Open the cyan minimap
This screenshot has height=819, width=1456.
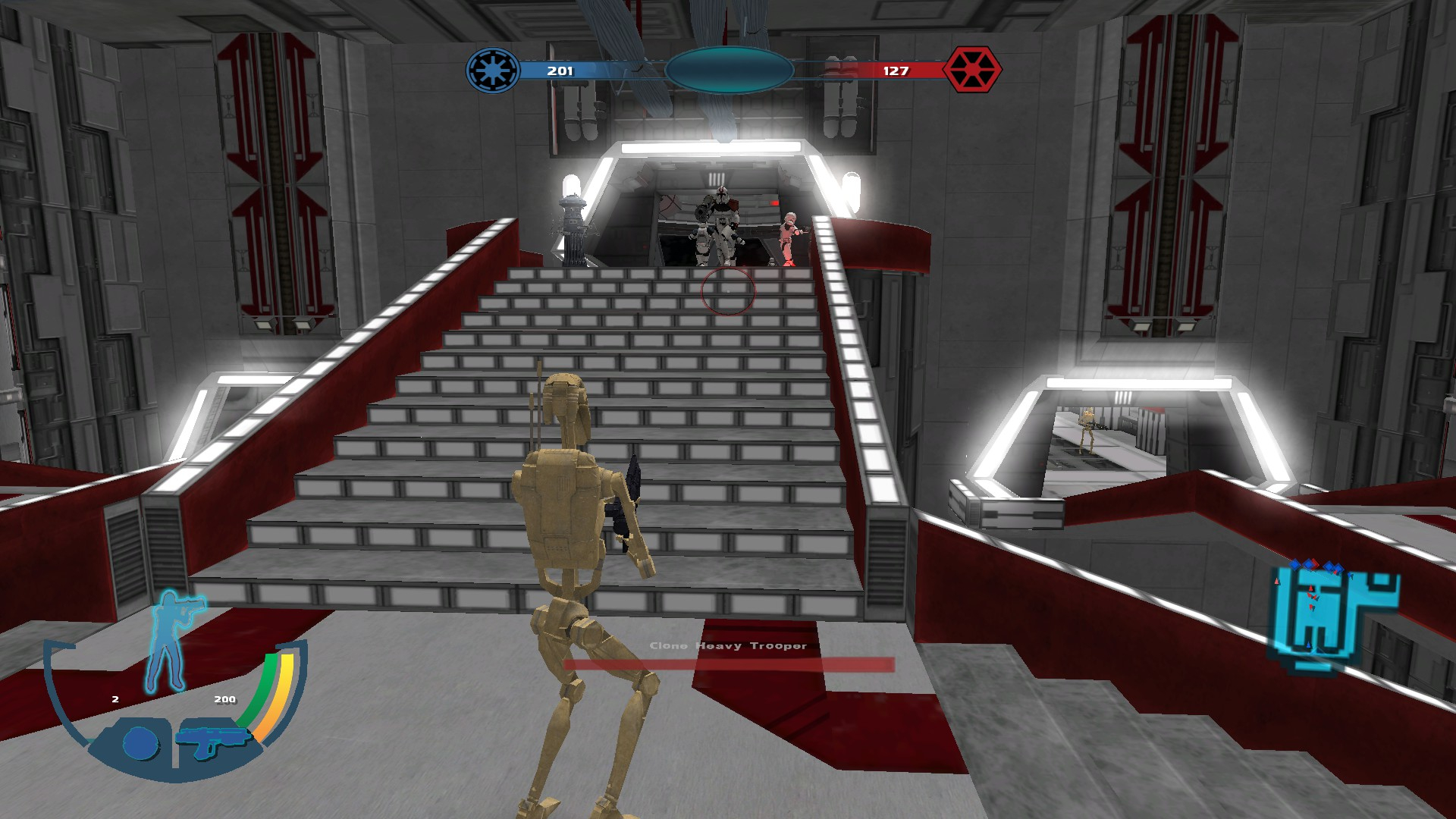1336,616
